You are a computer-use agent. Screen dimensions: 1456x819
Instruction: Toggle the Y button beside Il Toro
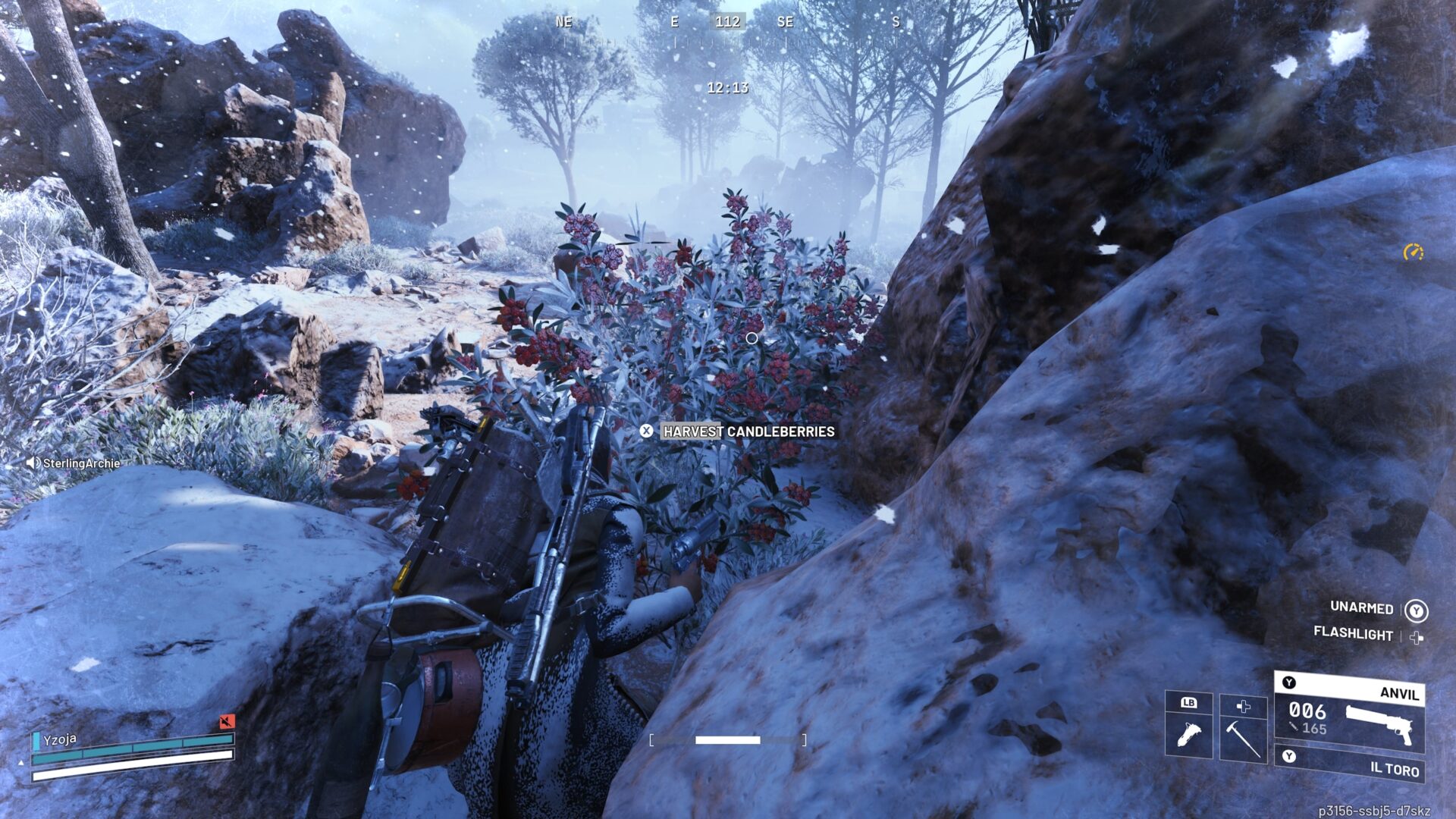pyautogui.click(x=1288, y=755)
